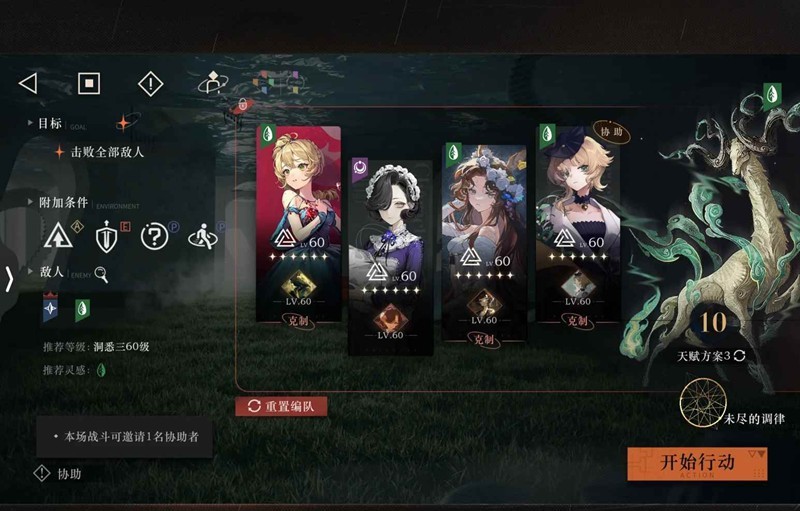View the running figure condition icon

[x=202, y=237]
